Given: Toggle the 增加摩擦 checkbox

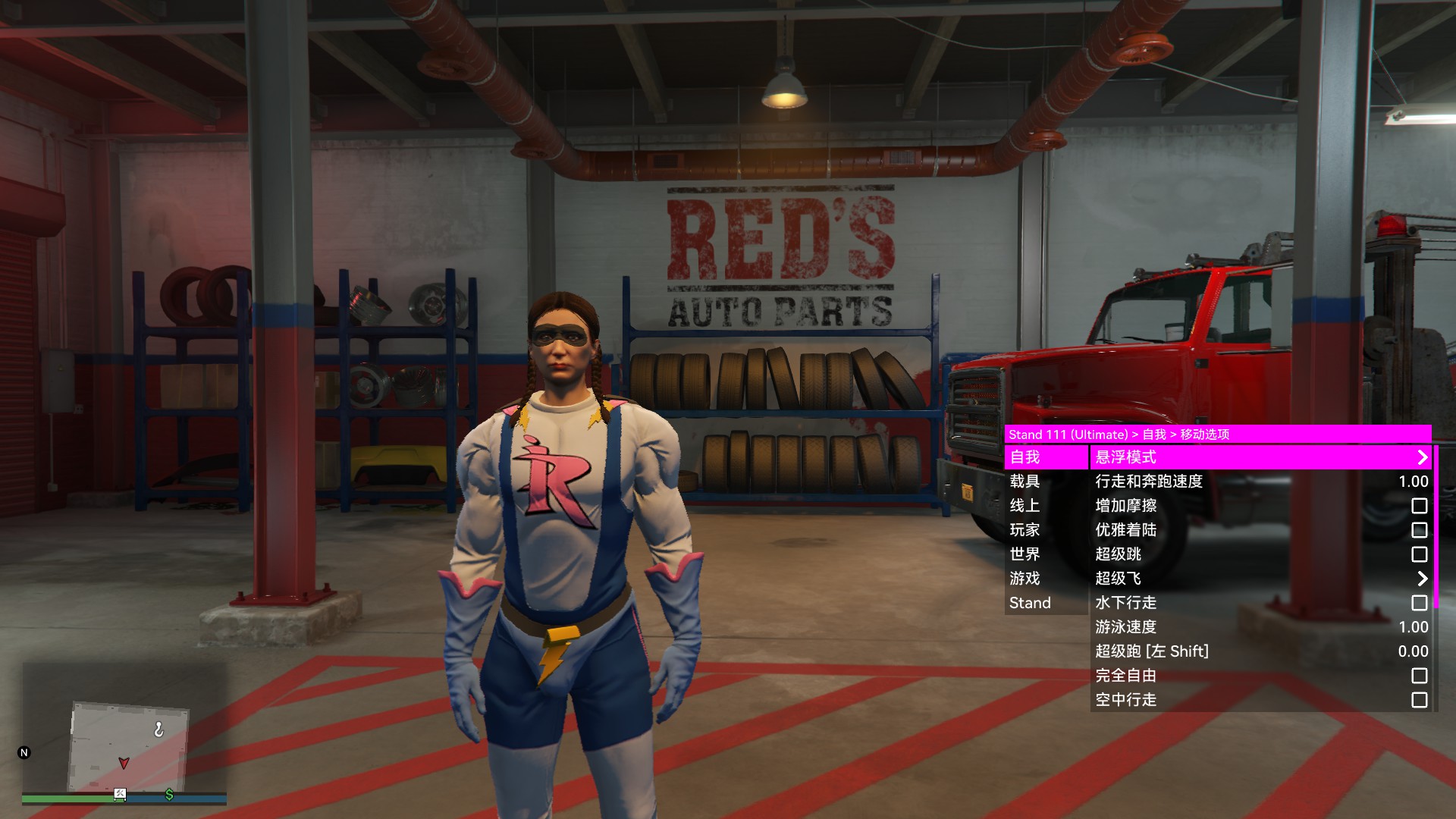Looking at the screenshot, I should tap(1419, 506).
